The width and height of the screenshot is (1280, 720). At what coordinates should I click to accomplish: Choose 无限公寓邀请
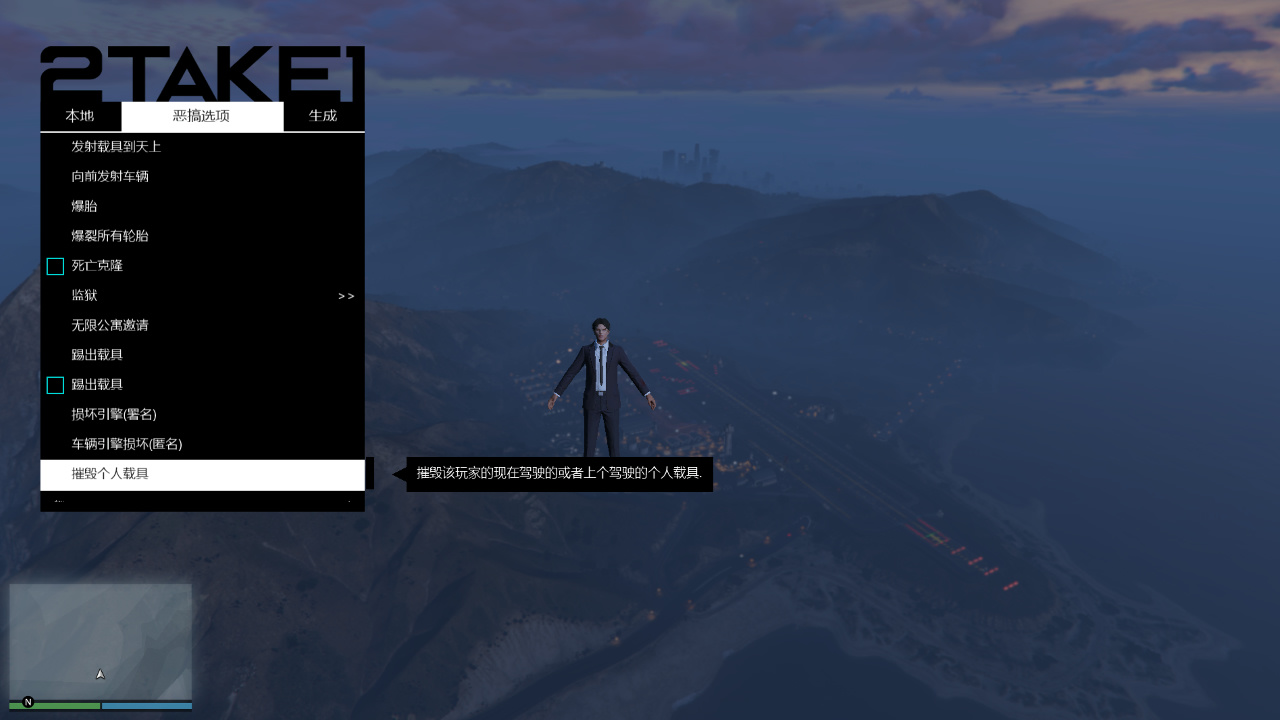click(x=110, y=325)
